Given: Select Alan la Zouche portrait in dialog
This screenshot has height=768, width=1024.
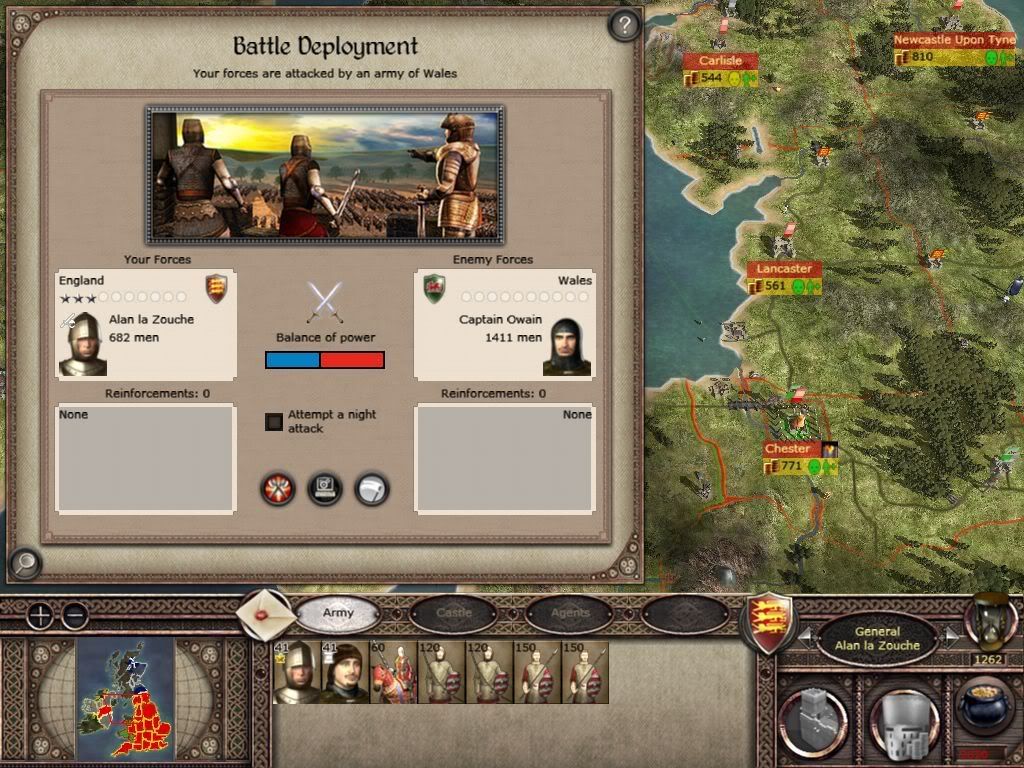Looking at the screenshot, I should tap(83, 344).
